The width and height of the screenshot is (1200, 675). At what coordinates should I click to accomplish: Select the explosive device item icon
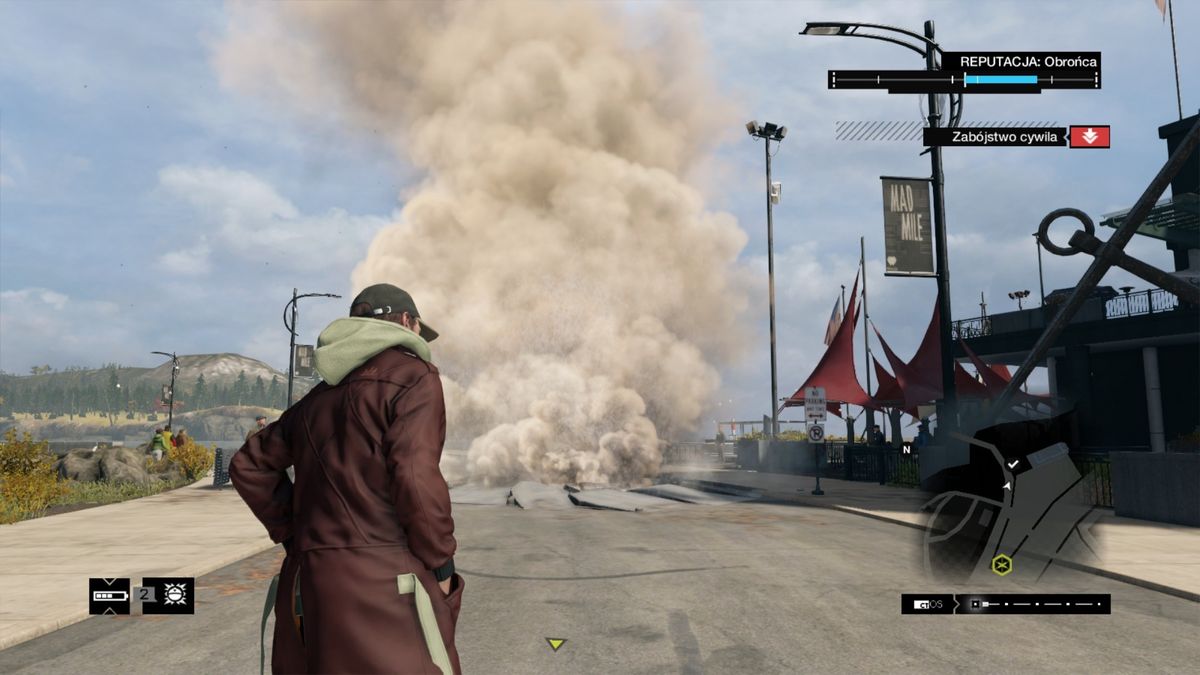(x=176, y=595)
